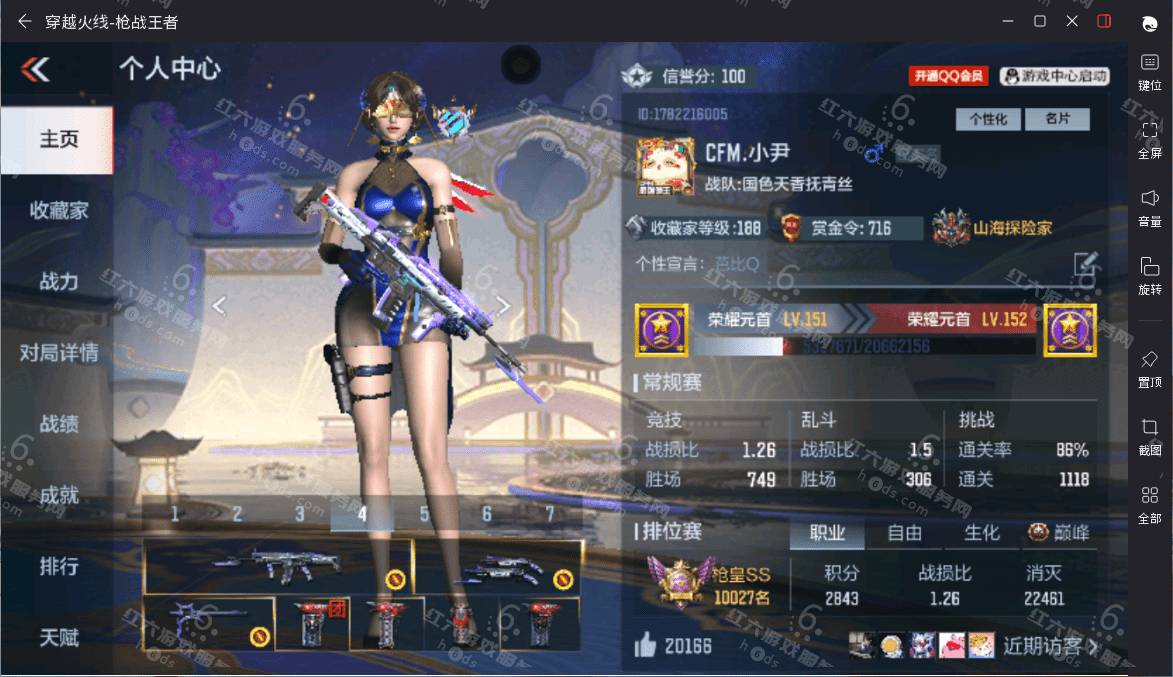
Task: Open the 成就 achievements page
Action: tap(58, 494)
